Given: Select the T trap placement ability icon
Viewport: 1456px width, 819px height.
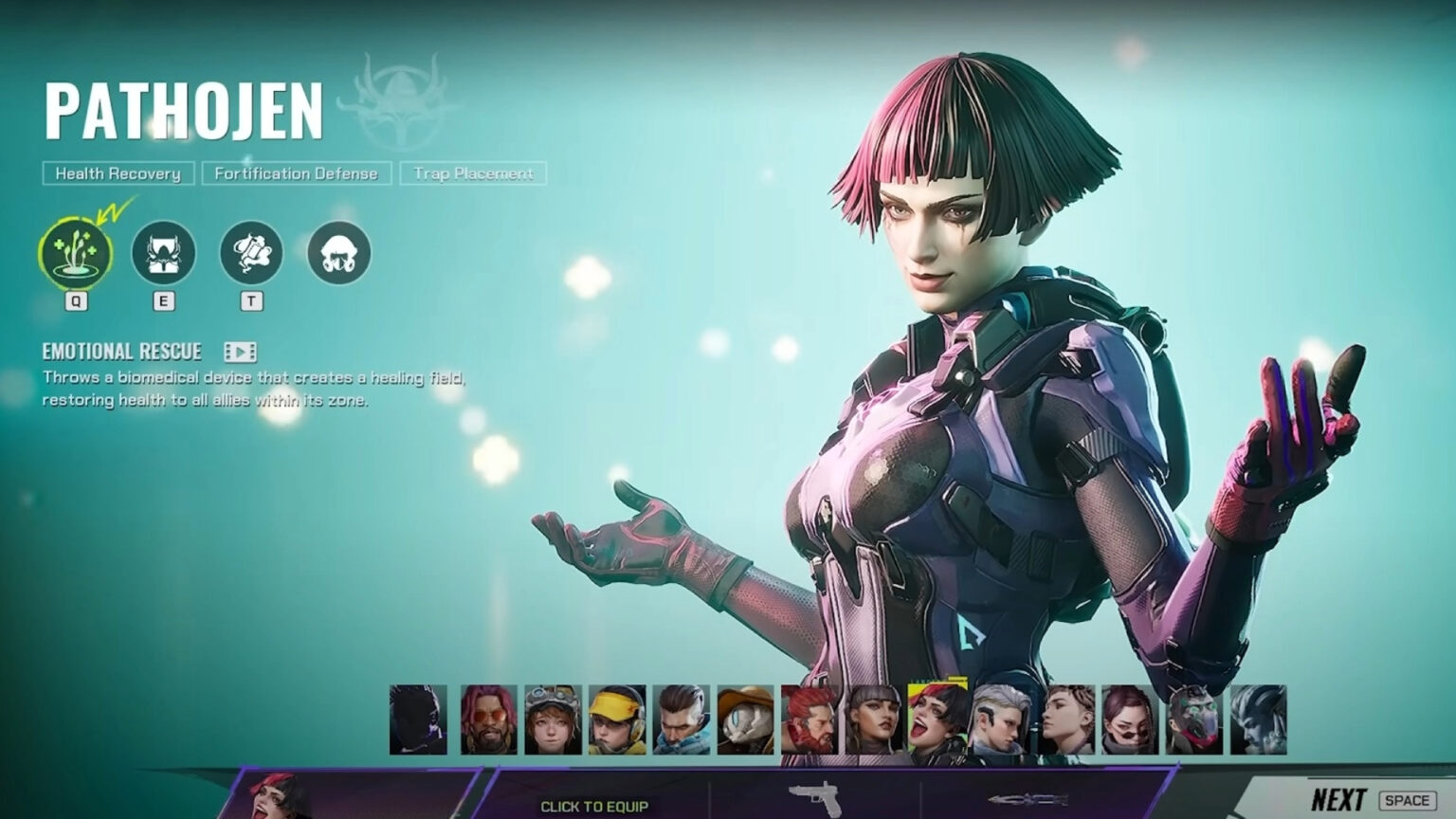Looking at the screenshot, I should 249,250.
